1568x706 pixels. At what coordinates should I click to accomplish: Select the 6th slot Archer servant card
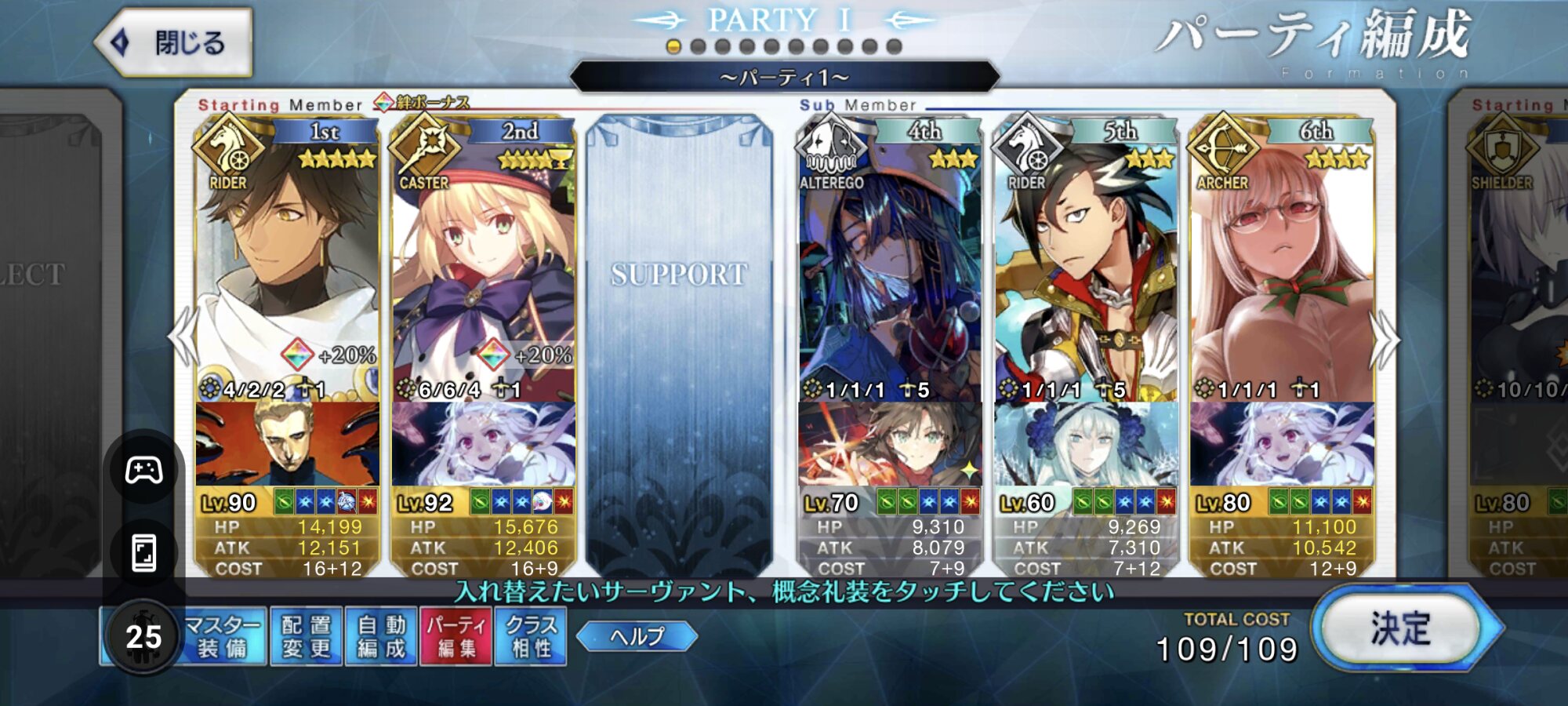1282,267
